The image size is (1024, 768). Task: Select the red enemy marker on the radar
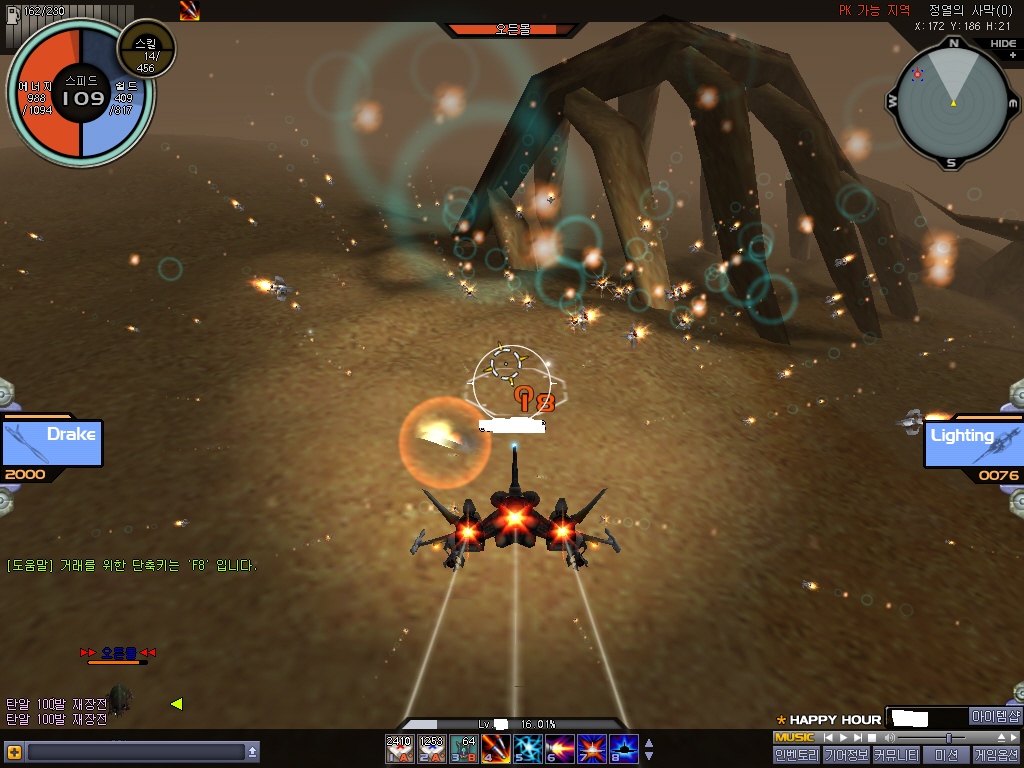[x=917, y=76]
